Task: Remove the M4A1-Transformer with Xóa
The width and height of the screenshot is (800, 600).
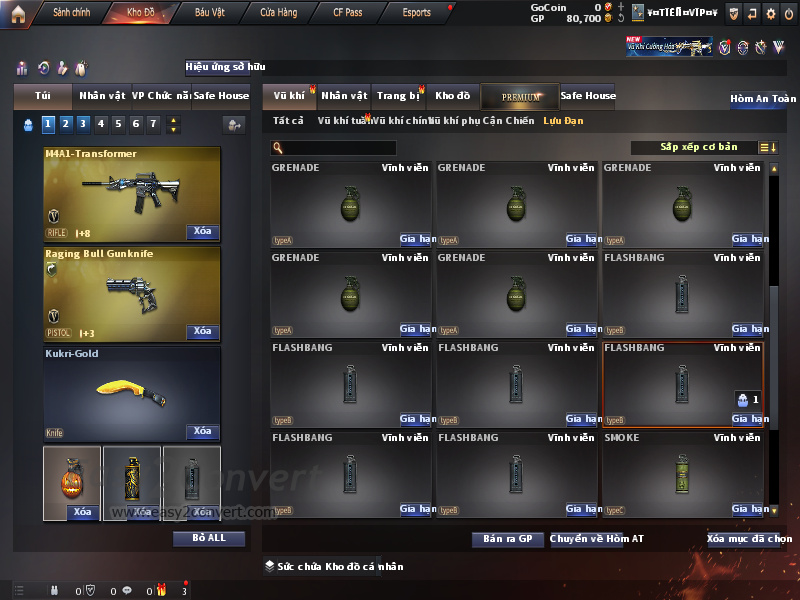Action: coord(202,232)
